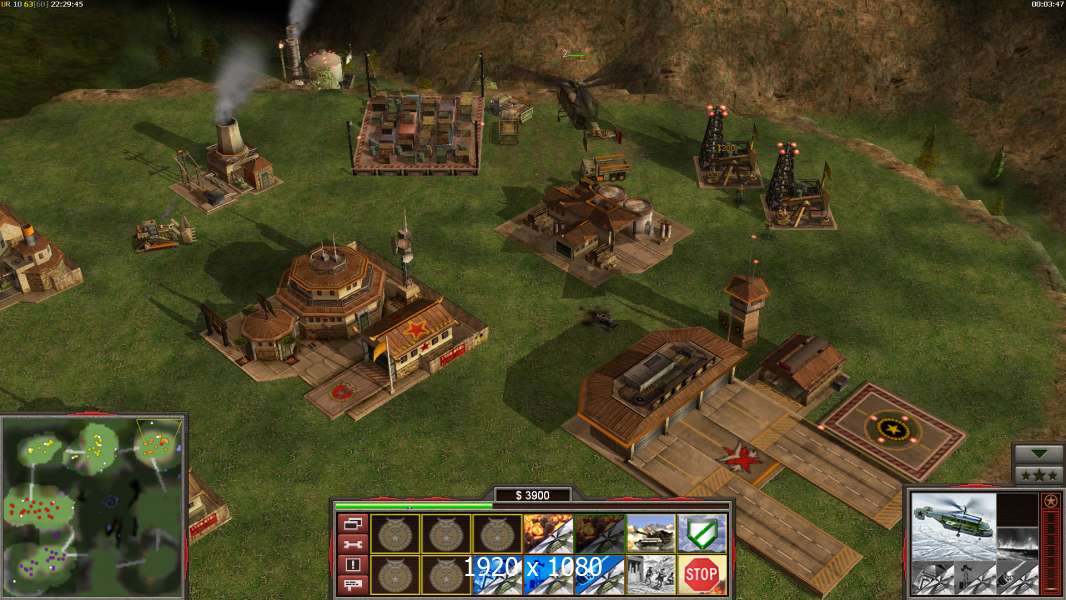Open the three-star general powers button
The width and height of the screenshot is (1066, 600).
pyautogui.click(x=1039, y=475)
